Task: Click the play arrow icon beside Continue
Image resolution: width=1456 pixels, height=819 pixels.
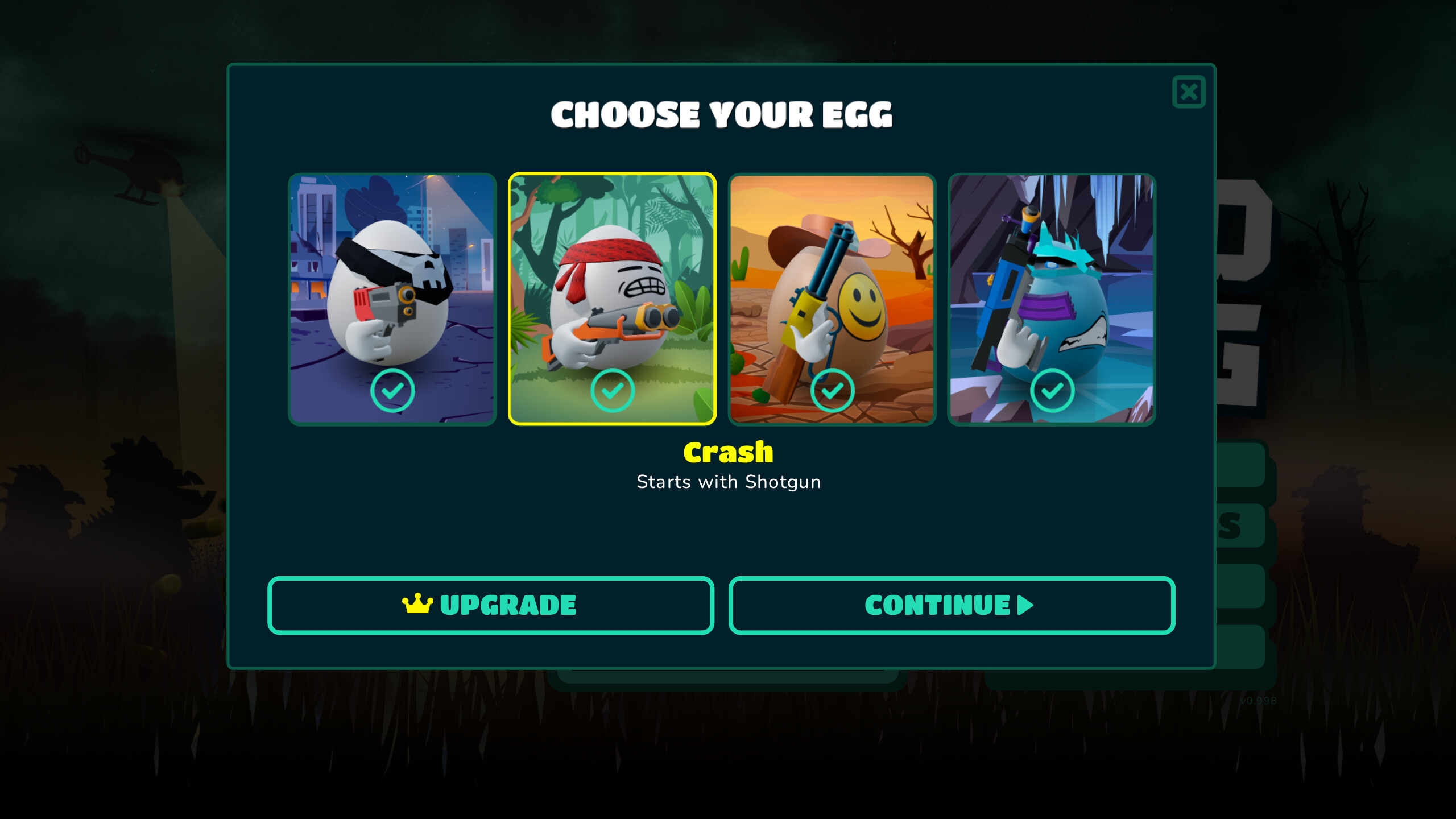Action: coord(1024,606)
